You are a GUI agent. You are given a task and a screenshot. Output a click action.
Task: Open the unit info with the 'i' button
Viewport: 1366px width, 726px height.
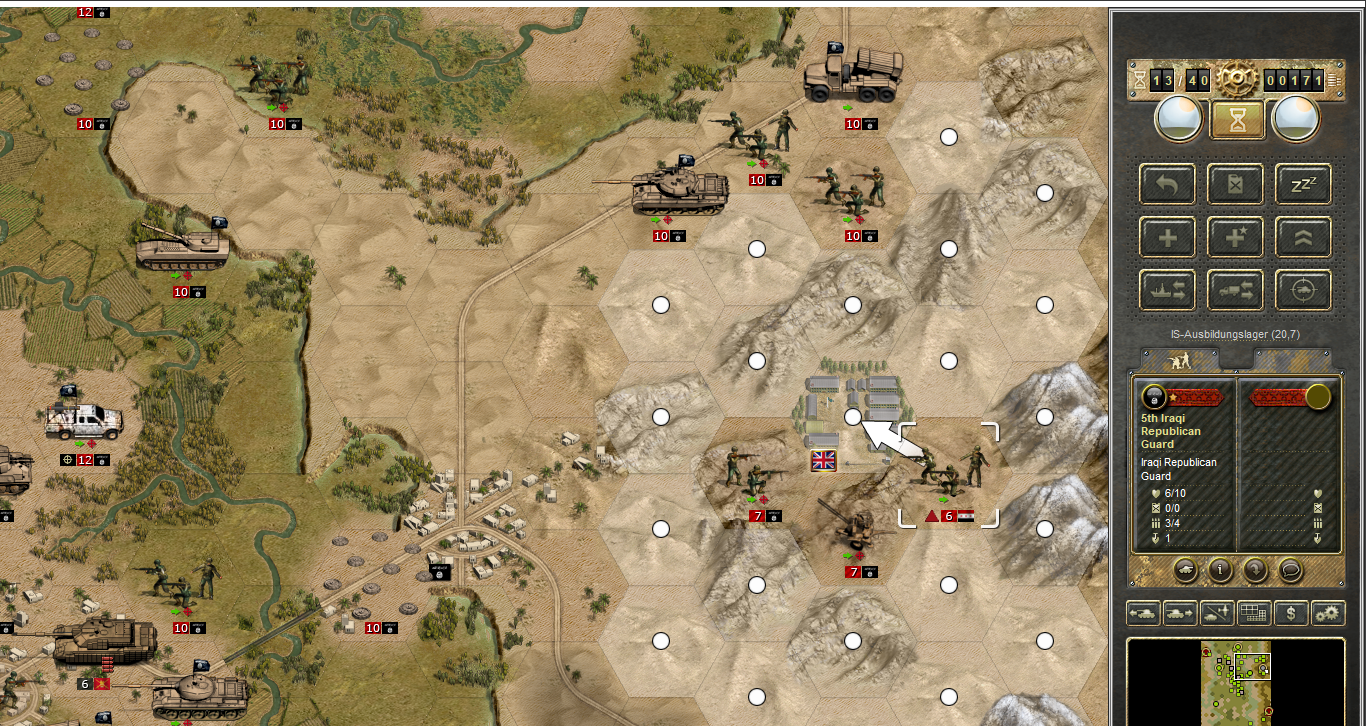(x=1219, y=569)
